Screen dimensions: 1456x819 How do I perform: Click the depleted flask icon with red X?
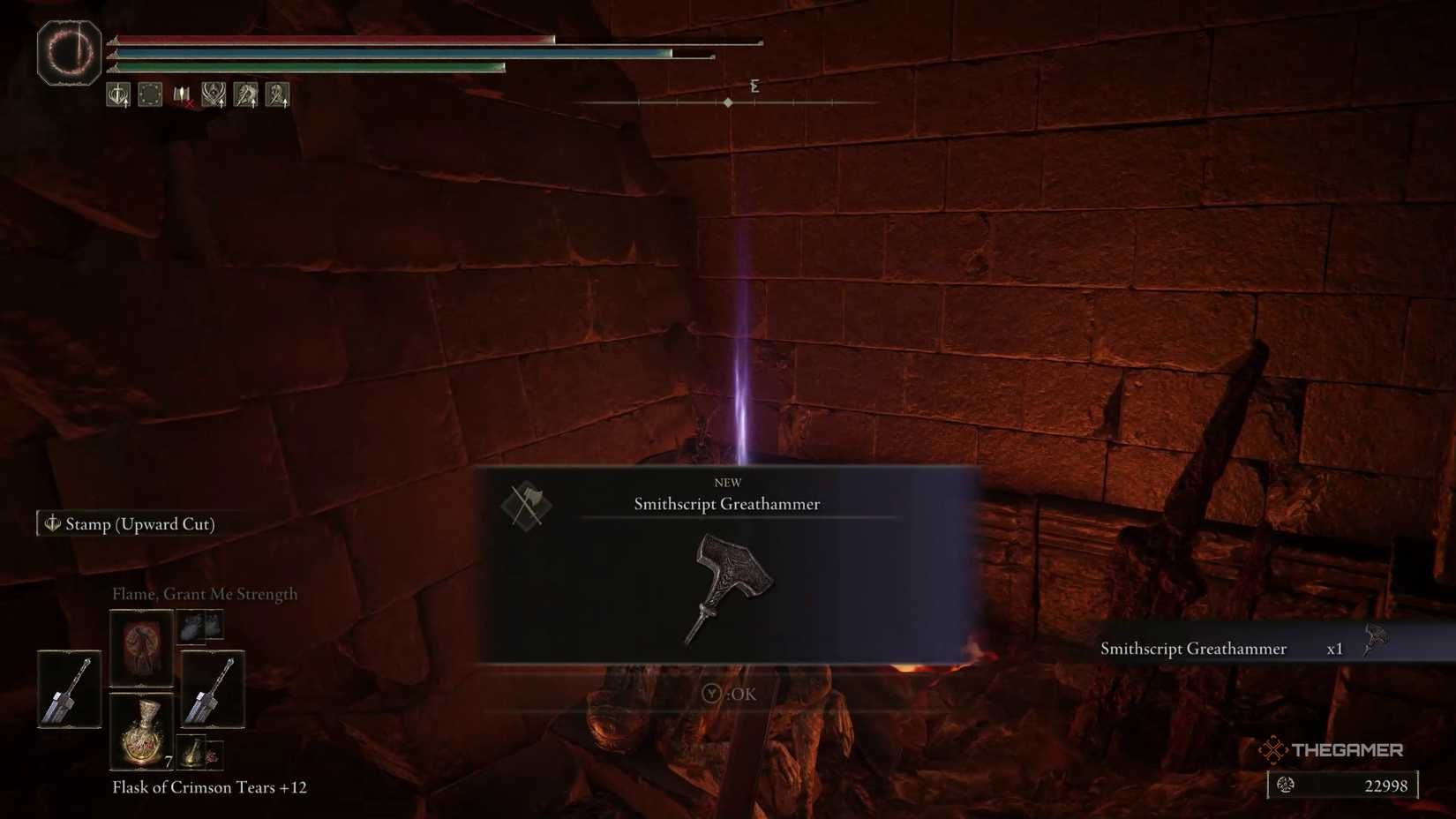(182, 94)
